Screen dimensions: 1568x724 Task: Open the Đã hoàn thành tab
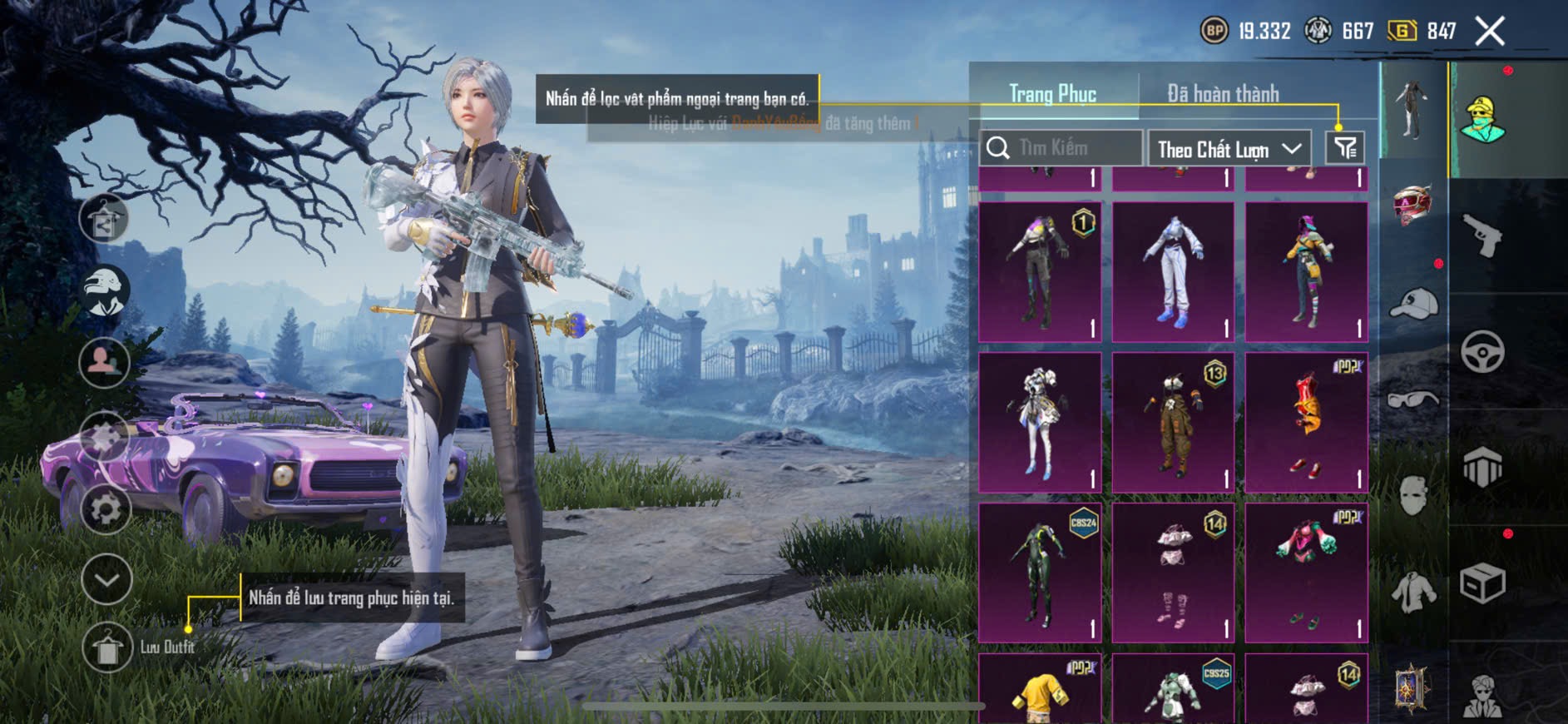(x=1222, y=94)
